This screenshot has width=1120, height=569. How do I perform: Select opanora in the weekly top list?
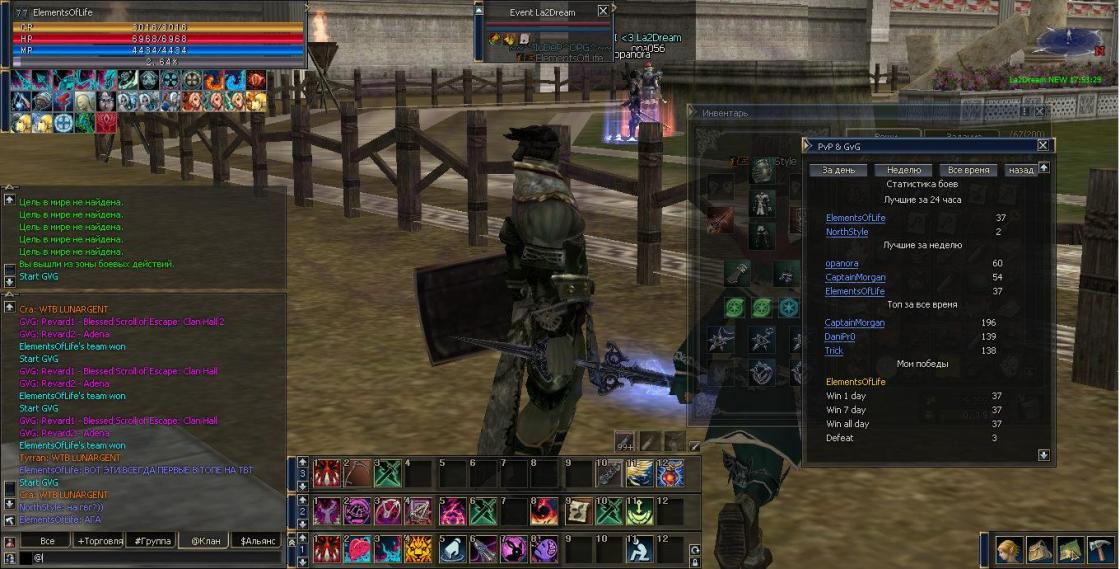[x=841, y=264]
